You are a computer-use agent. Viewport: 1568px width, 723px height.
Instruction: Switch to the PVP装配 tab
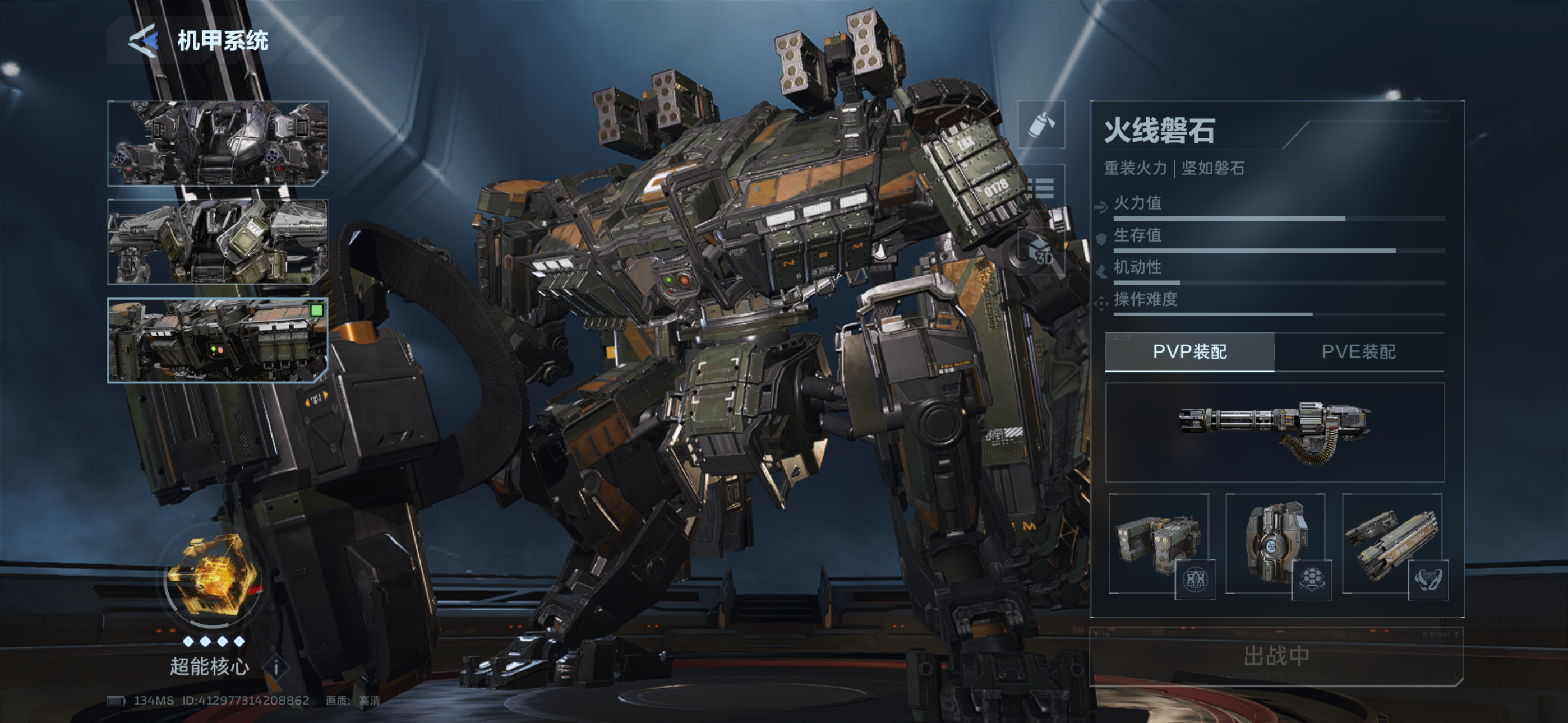(x=1189, y=352)
